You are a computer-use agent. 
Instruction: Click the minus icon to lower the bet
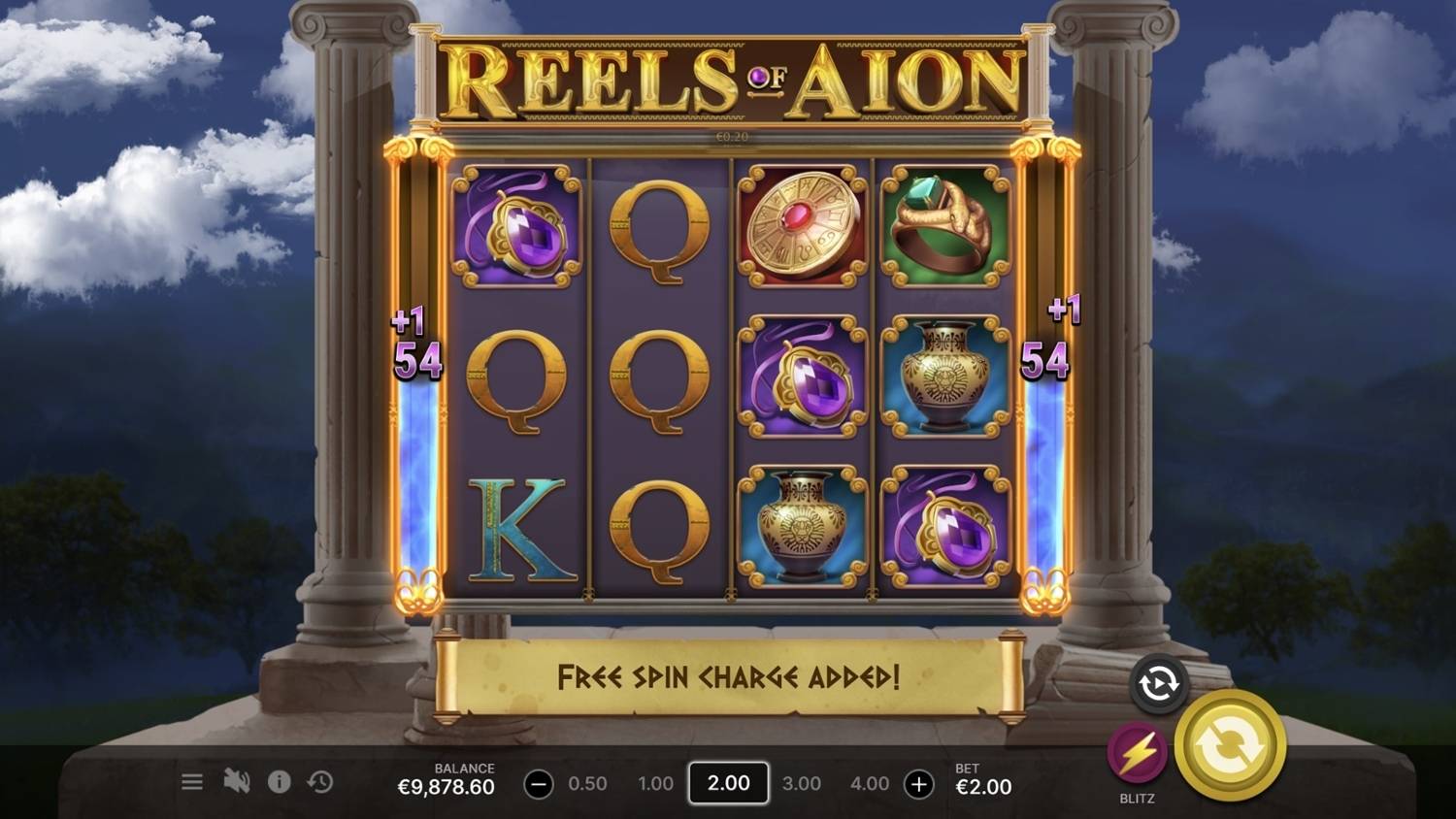point(540,783)
